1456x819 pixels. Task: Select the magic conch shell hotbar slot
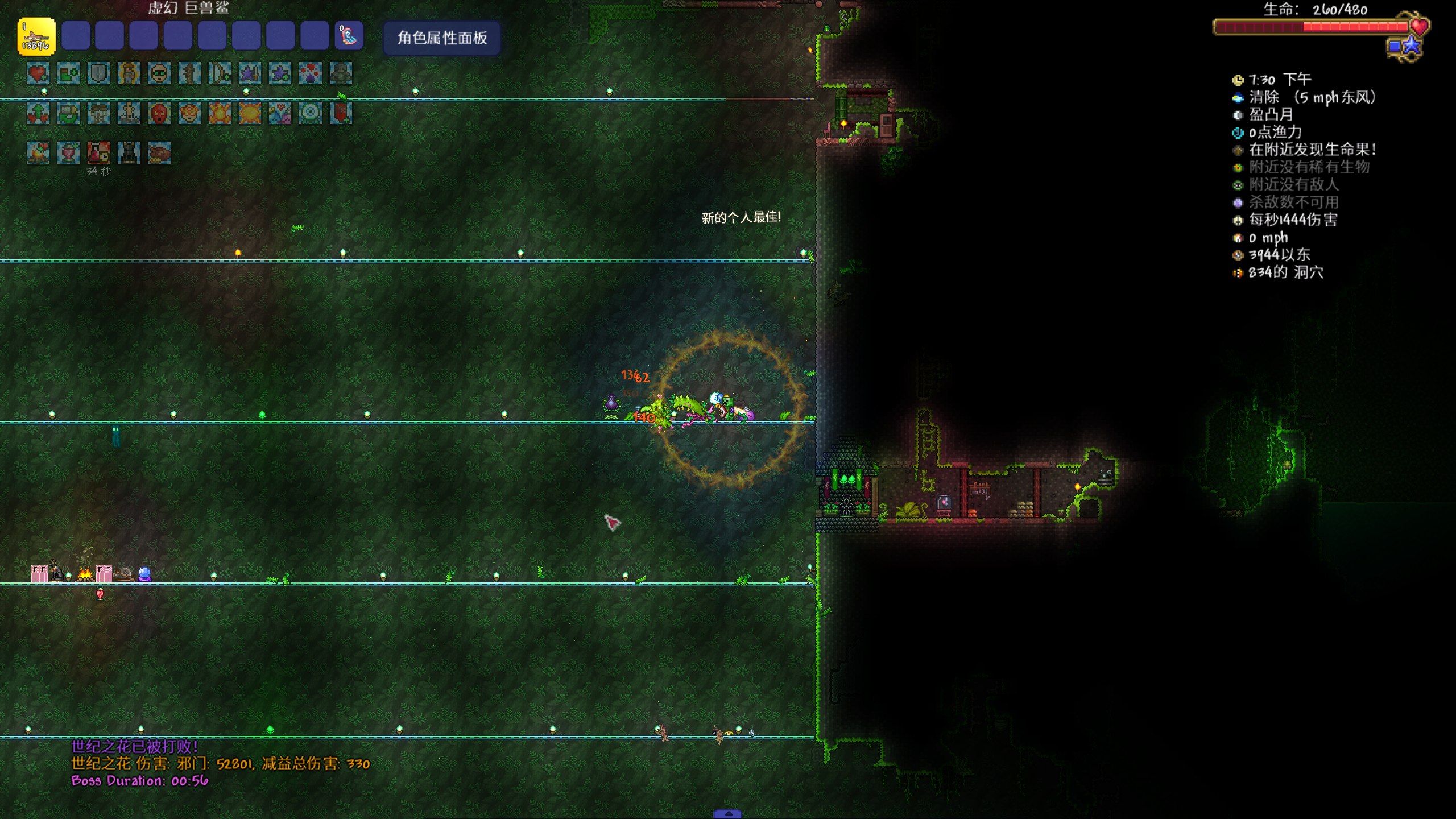[x=349, y=36]
